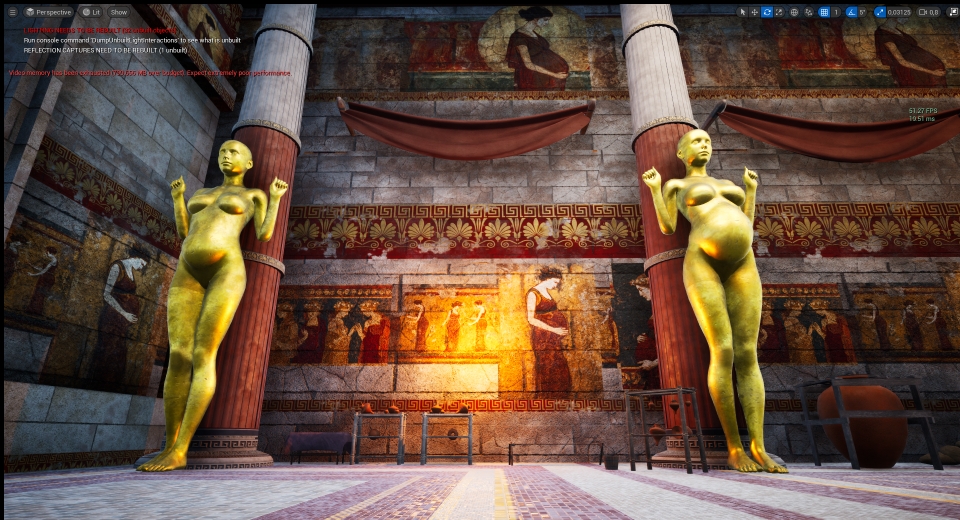The height and width of the screenshot is (520, 960).
Task: Toggle rotation angle snapping
Action: (x=851, y=12)
